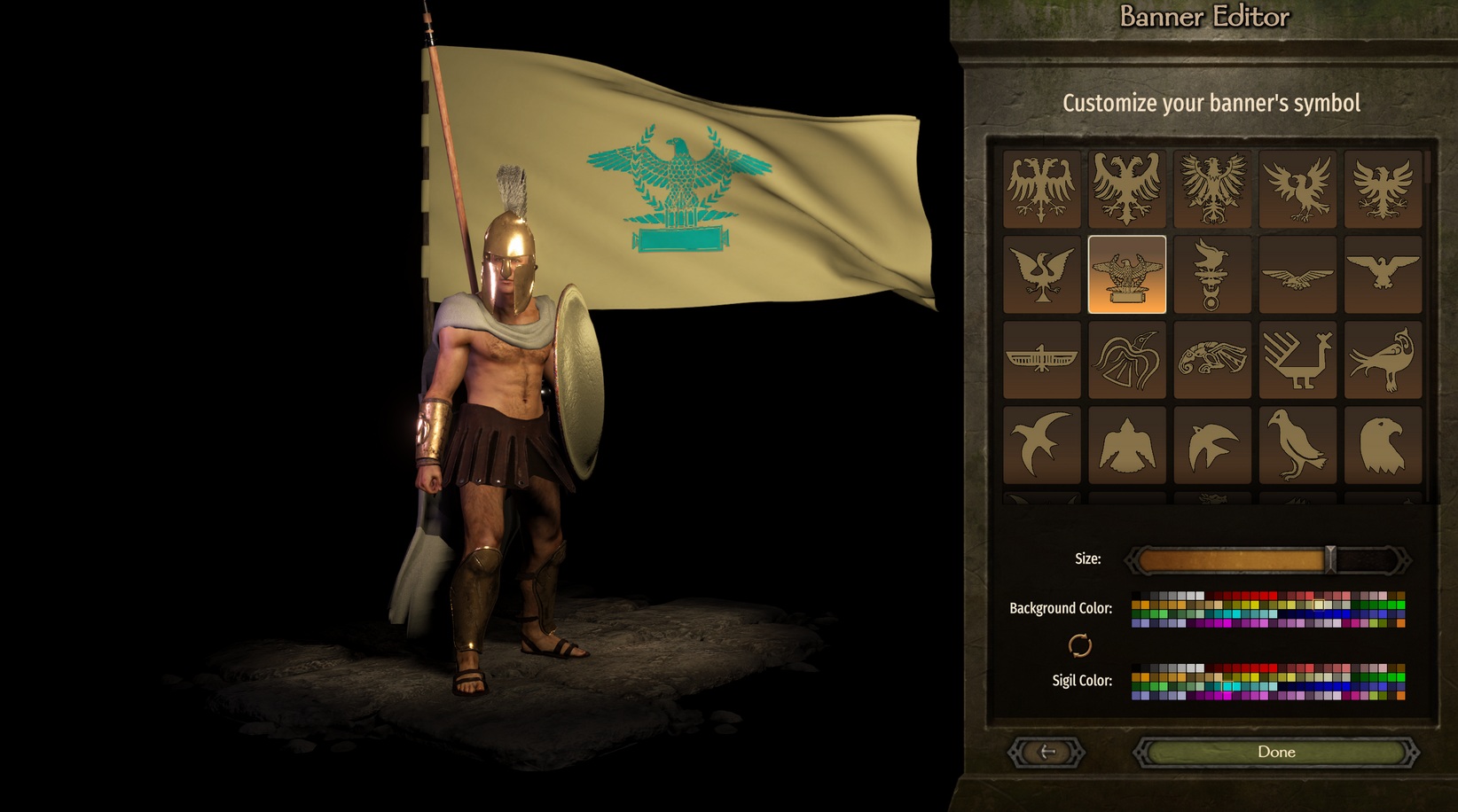Pick the bird torch emblem symbol

1211,274
